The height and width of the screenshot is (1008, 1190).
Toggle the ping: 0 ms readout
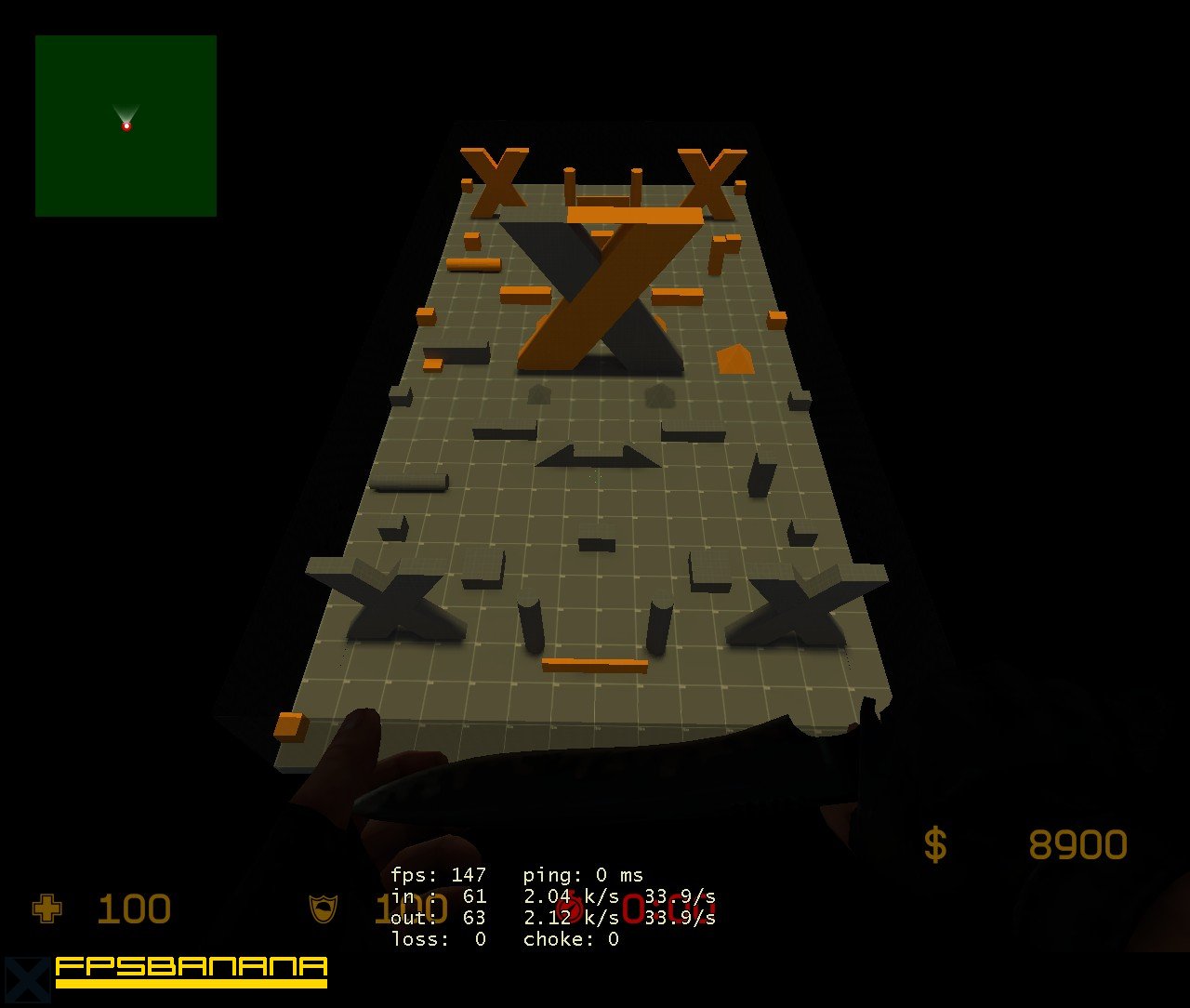[581, 875]
